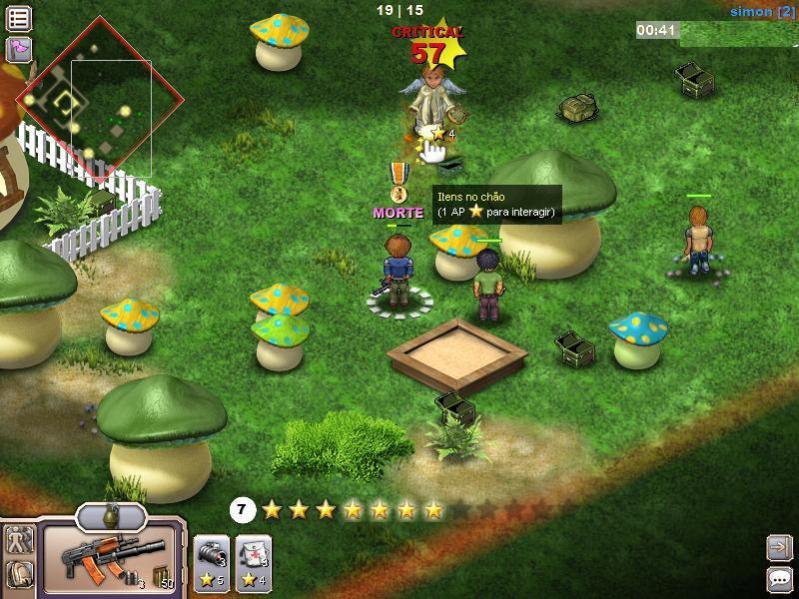The width and height of the screenshot is (799, 599).
Task: Click the arrow end-turn button
Action: pyautogui.click(x=779, y=547)
